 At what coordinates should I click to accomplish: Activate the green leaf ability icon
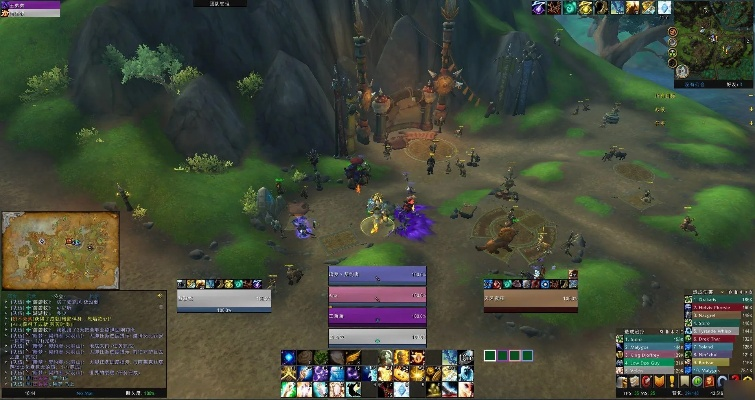click(x=319, y=358)
